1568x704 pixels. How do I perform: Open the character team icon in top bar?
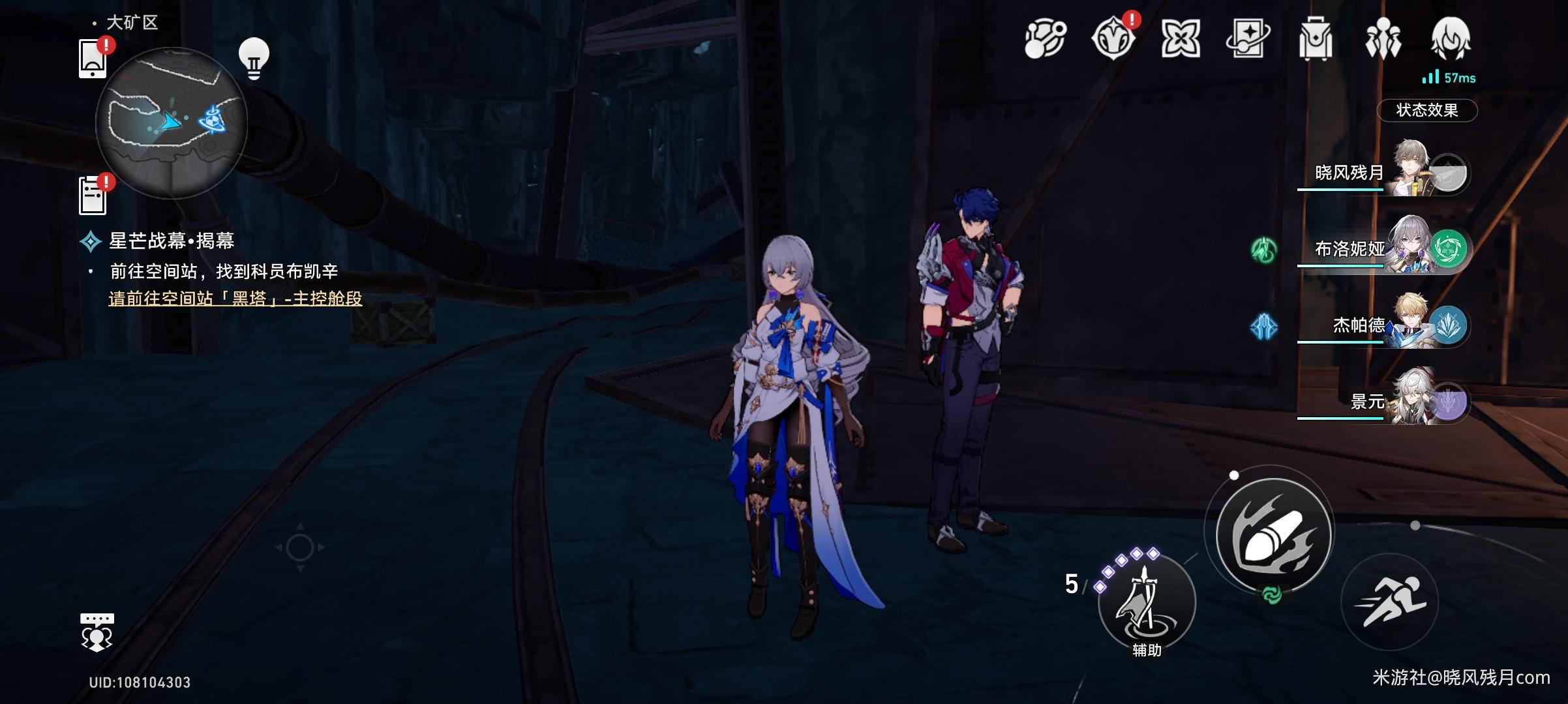(1383, 39)
